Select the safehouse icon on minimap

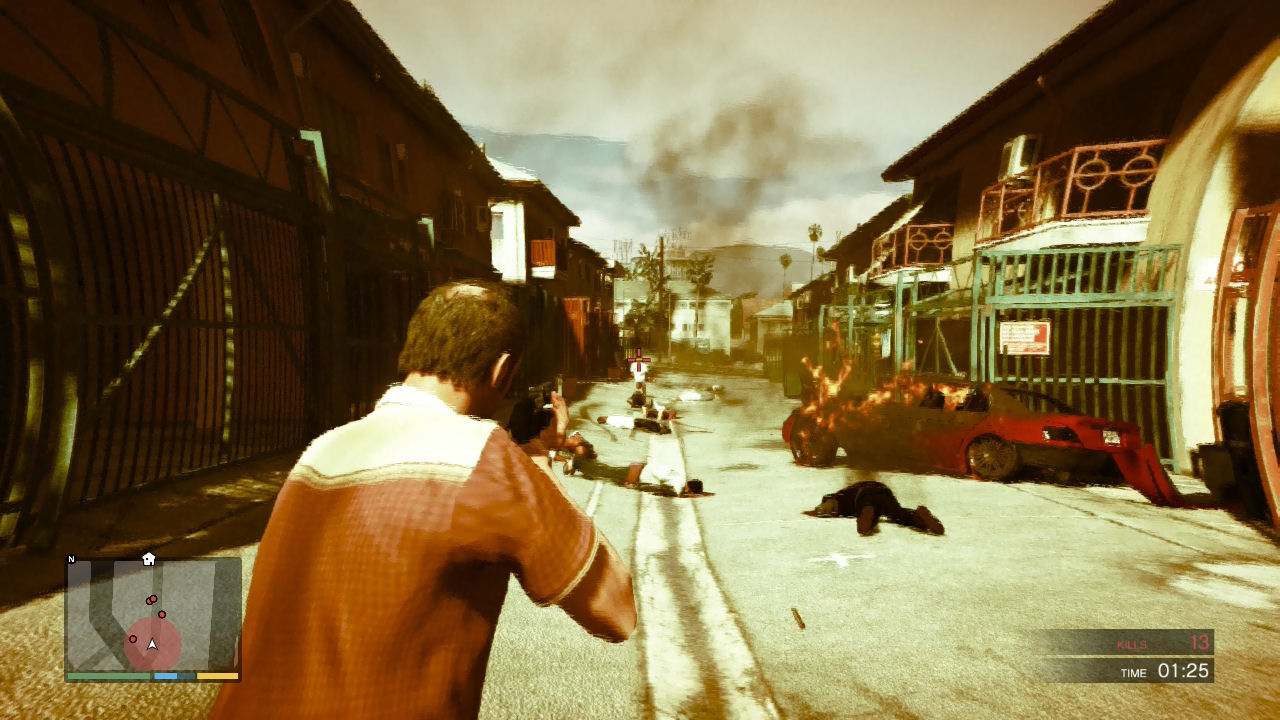(149, 558)
